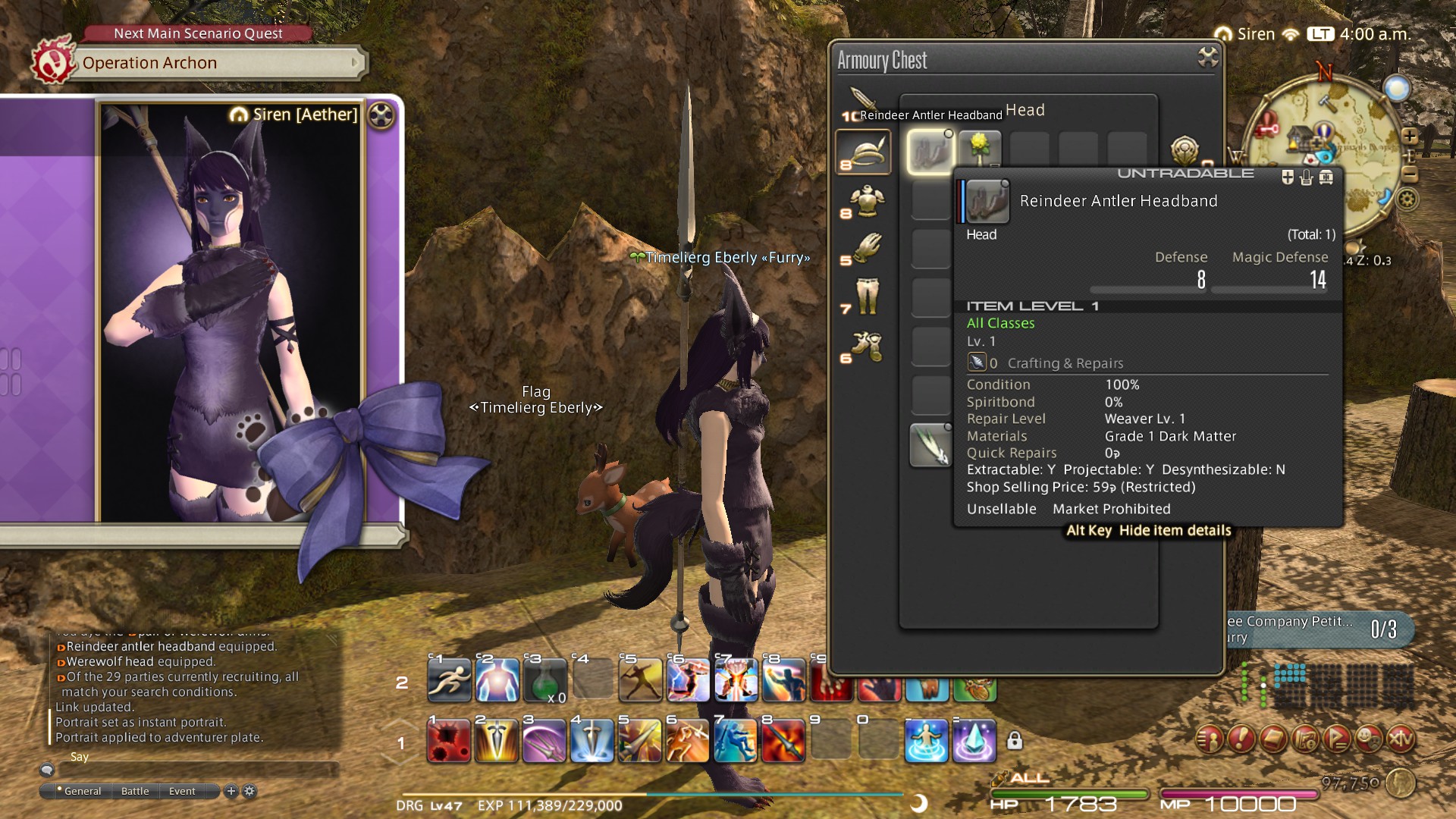Viewport: 1456px width, 819px height.
Task: Zoom in the minimap with the plus button
Action: 1410,136
